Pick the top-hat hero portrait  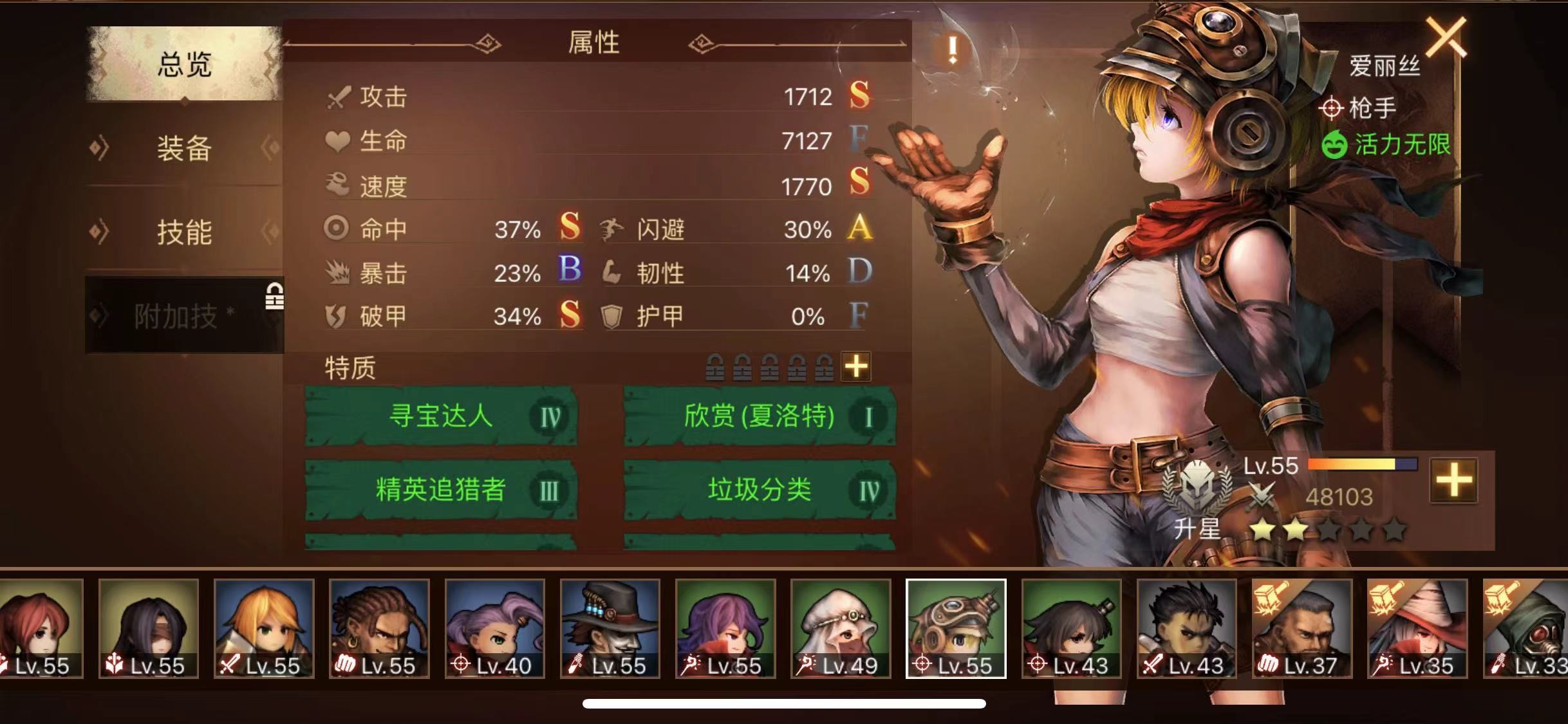(x=610, y=628)
